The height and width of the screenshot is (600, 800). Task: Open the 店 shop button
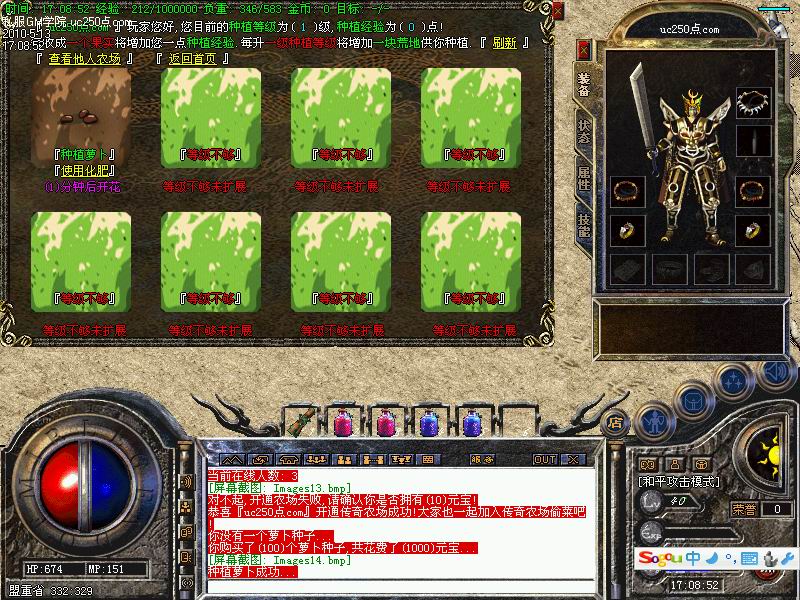616,422
